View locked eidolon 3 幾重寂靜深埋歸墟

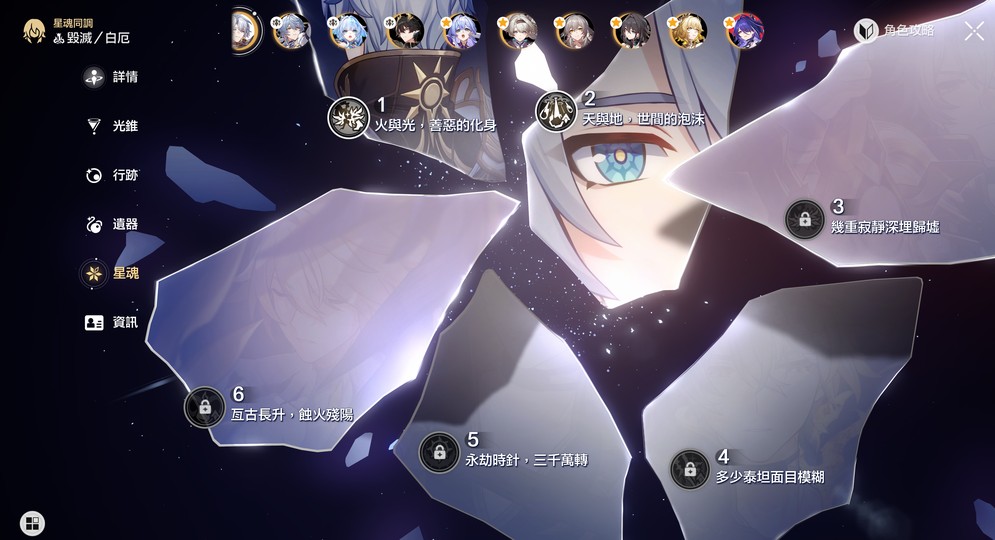(805, 219)
